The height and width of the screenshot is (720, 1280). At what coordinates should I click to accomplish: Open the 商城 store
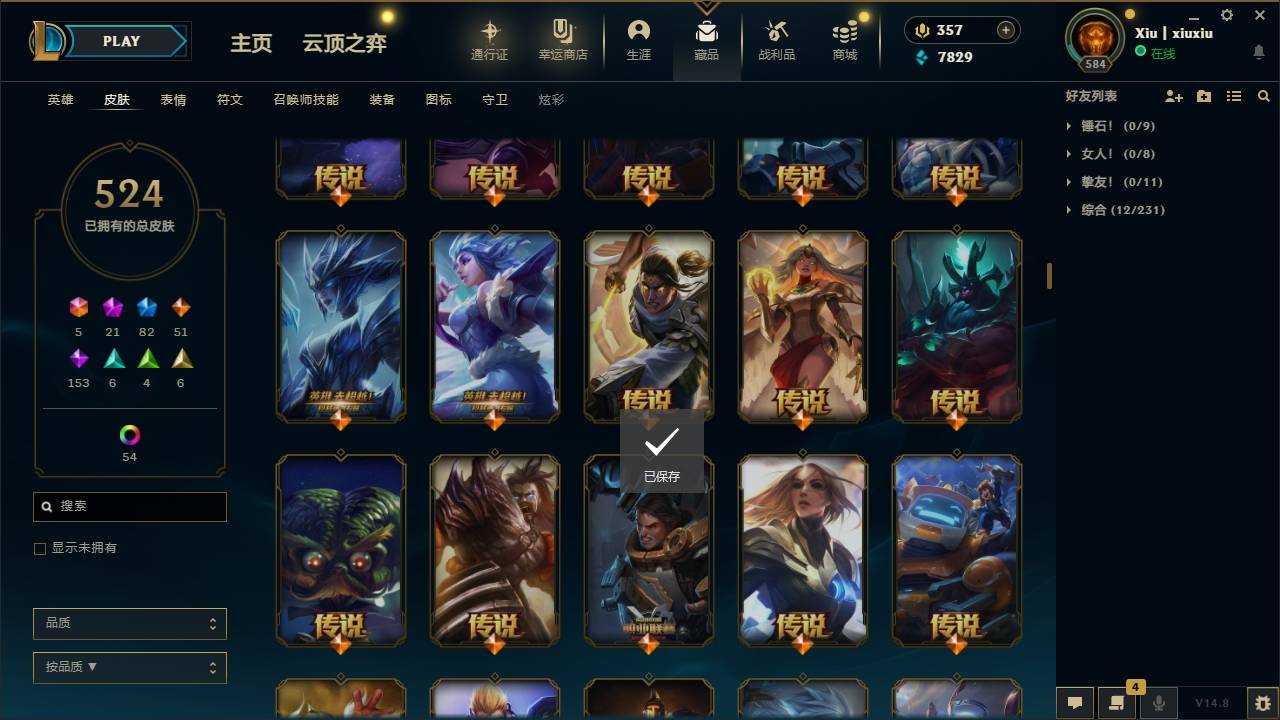pos(843,40)
